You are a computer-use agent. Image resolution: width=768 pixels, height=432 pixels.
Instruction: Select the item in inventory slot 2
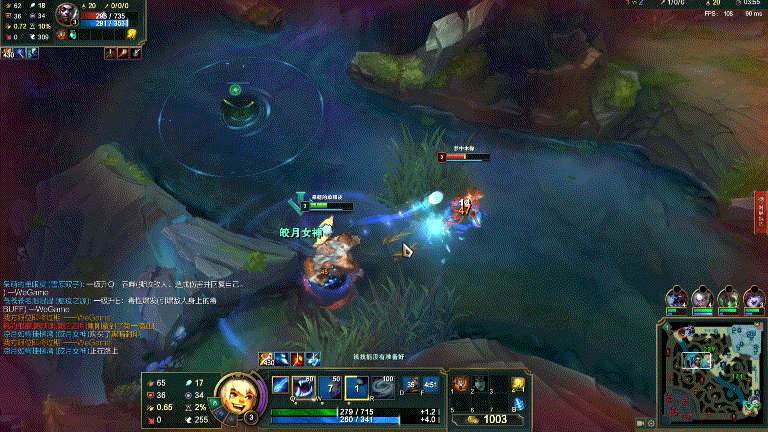pos(481,384)
